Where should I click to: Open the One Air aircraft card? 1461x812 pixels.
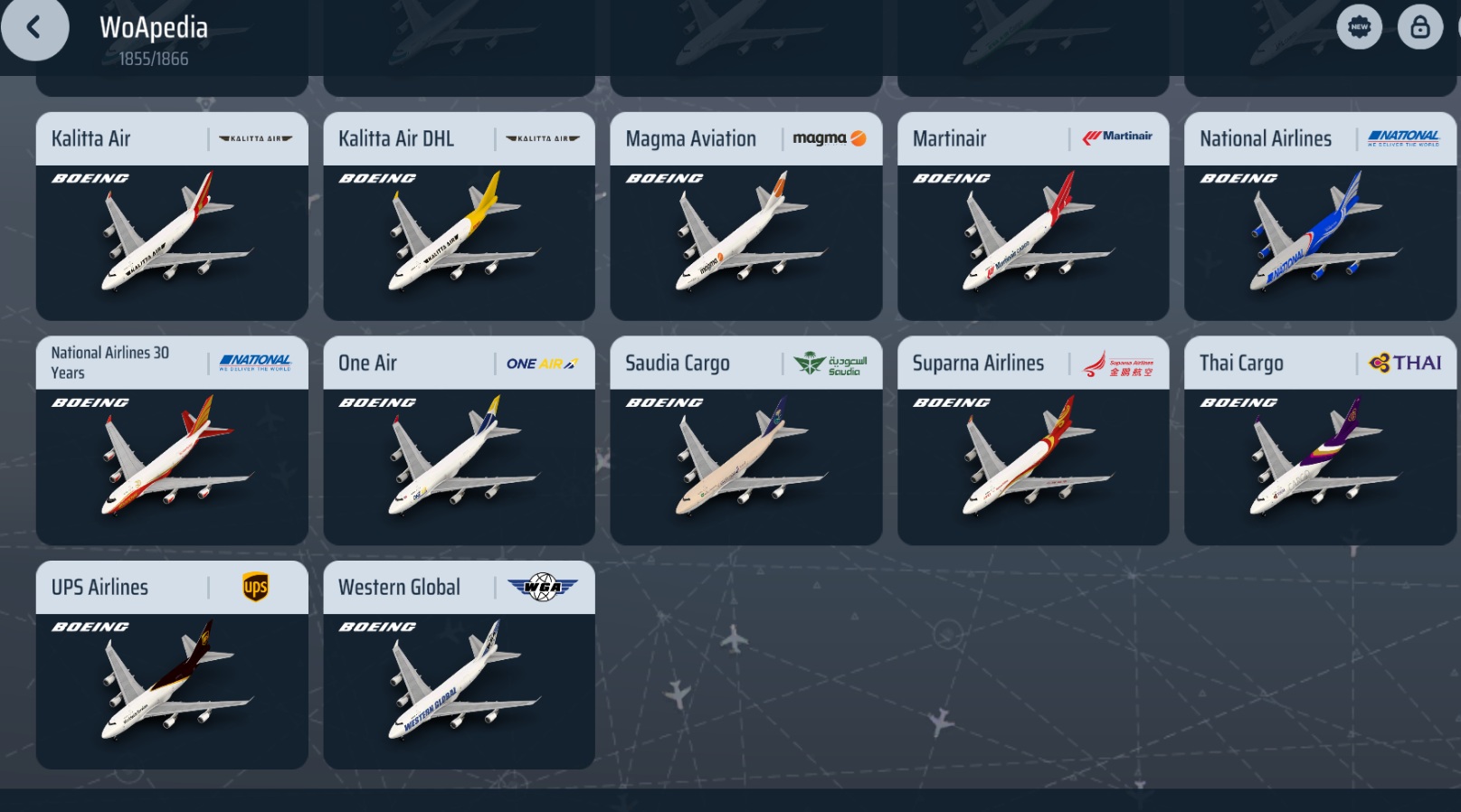click(459, 441)
